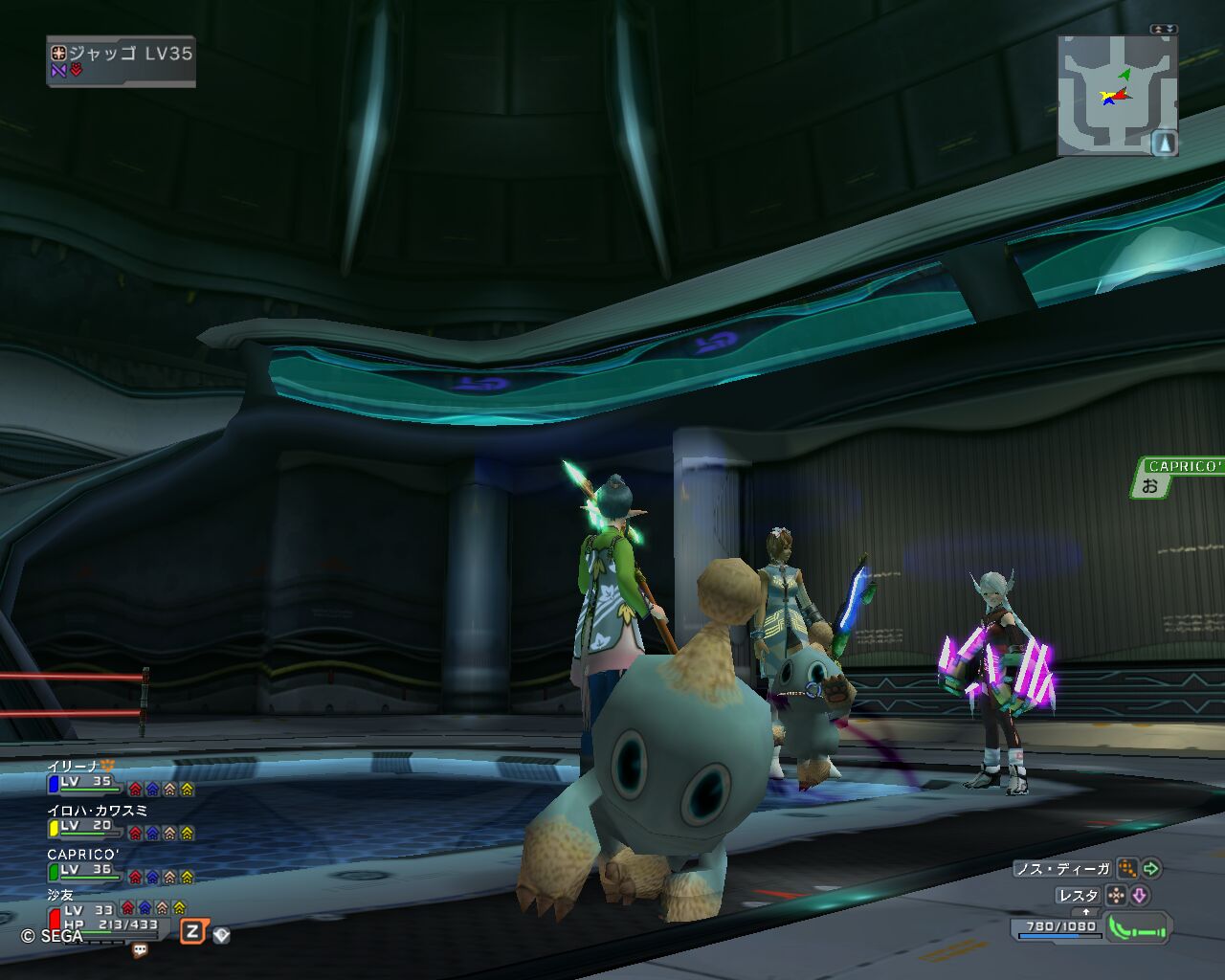Select the green equipped weapon icon
The width and height of the screenshot is (1225, 980).
click(1138, 928)
